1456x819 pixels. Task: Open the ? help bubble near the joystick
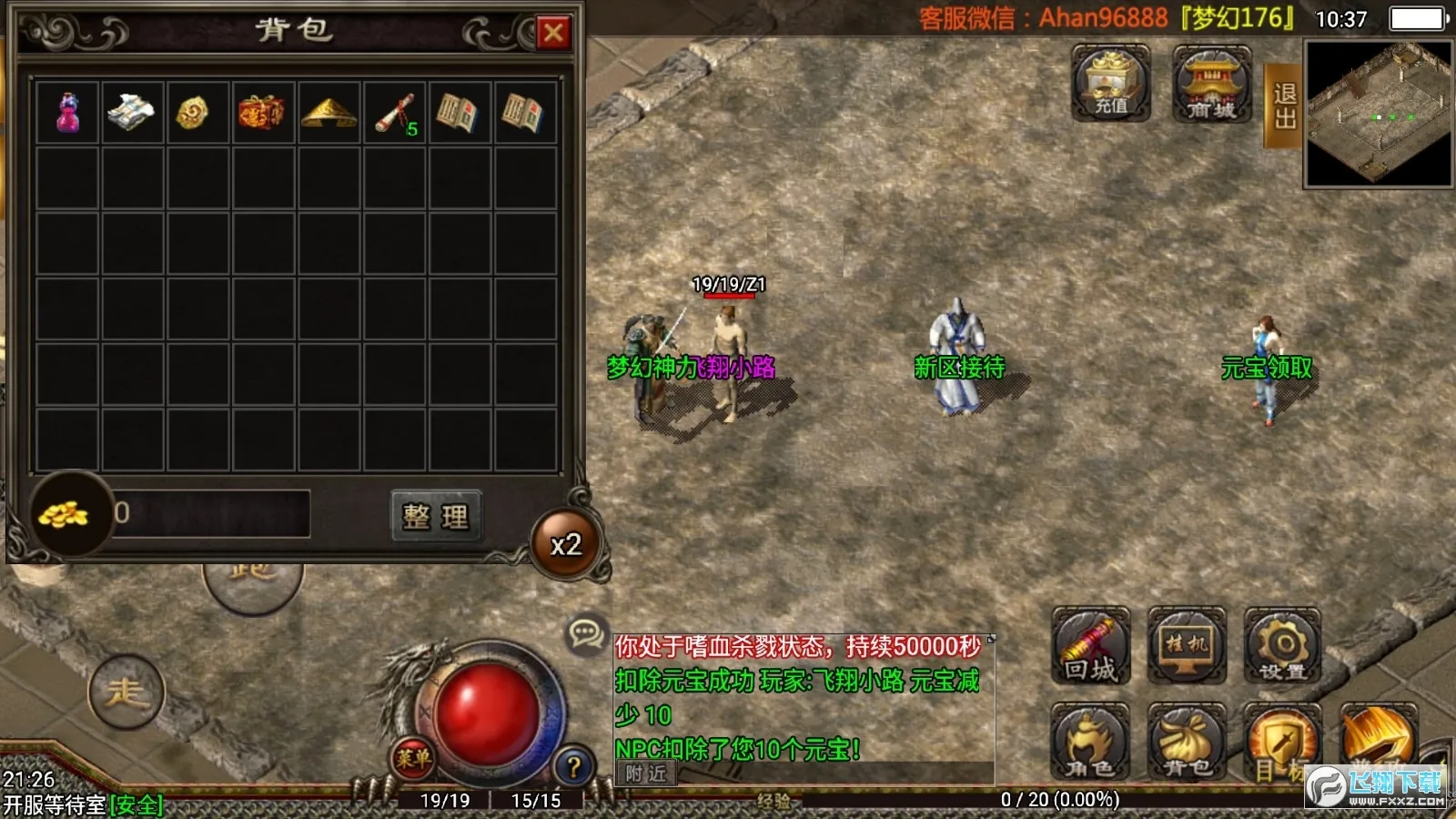572,763
